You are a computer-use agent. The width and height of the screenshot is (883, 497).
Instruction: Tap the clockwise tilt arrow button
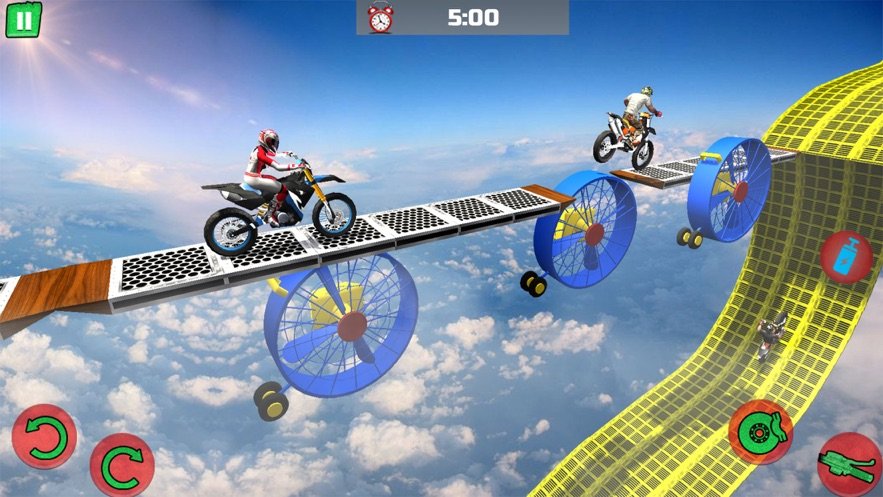click(122, 465)
